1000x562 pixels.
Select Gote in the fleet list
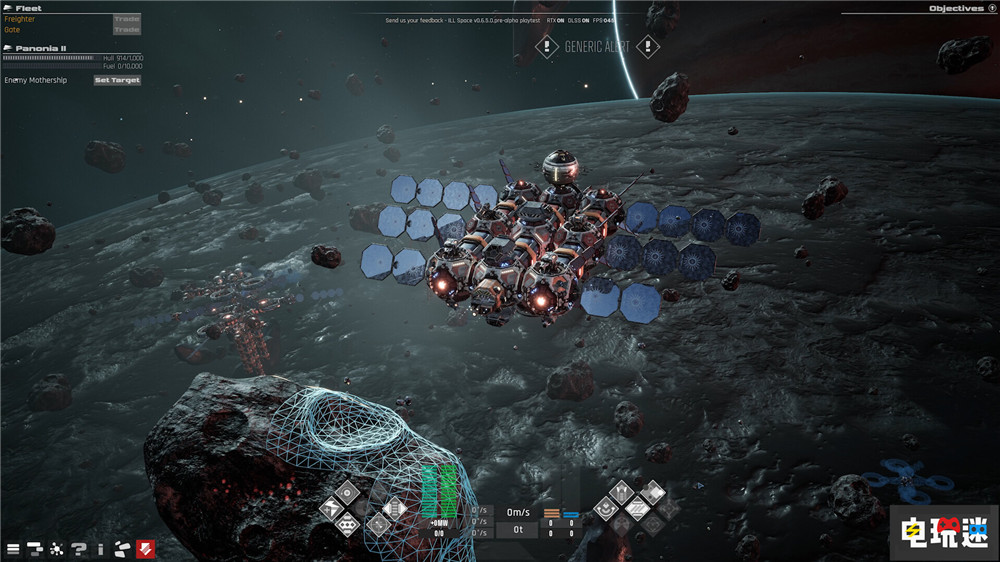pos(12,30)
